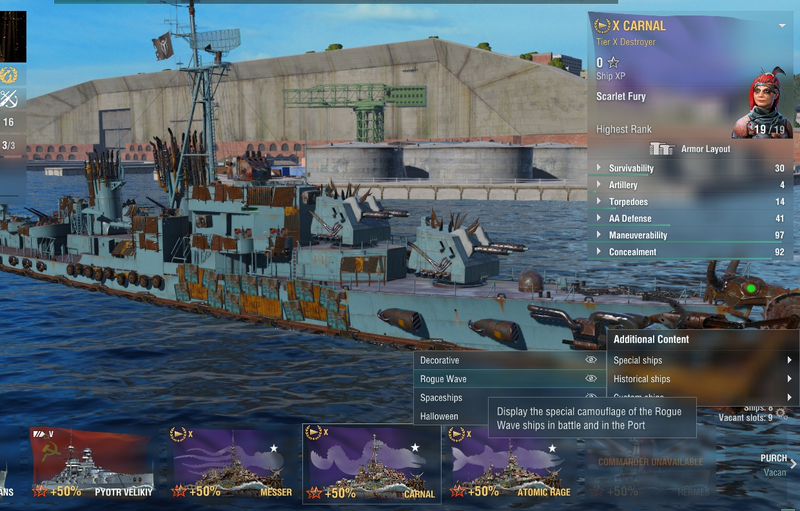800x511 pixels.
Task: Open the Historical ships submenu
Action: click(x=699, y=379)
